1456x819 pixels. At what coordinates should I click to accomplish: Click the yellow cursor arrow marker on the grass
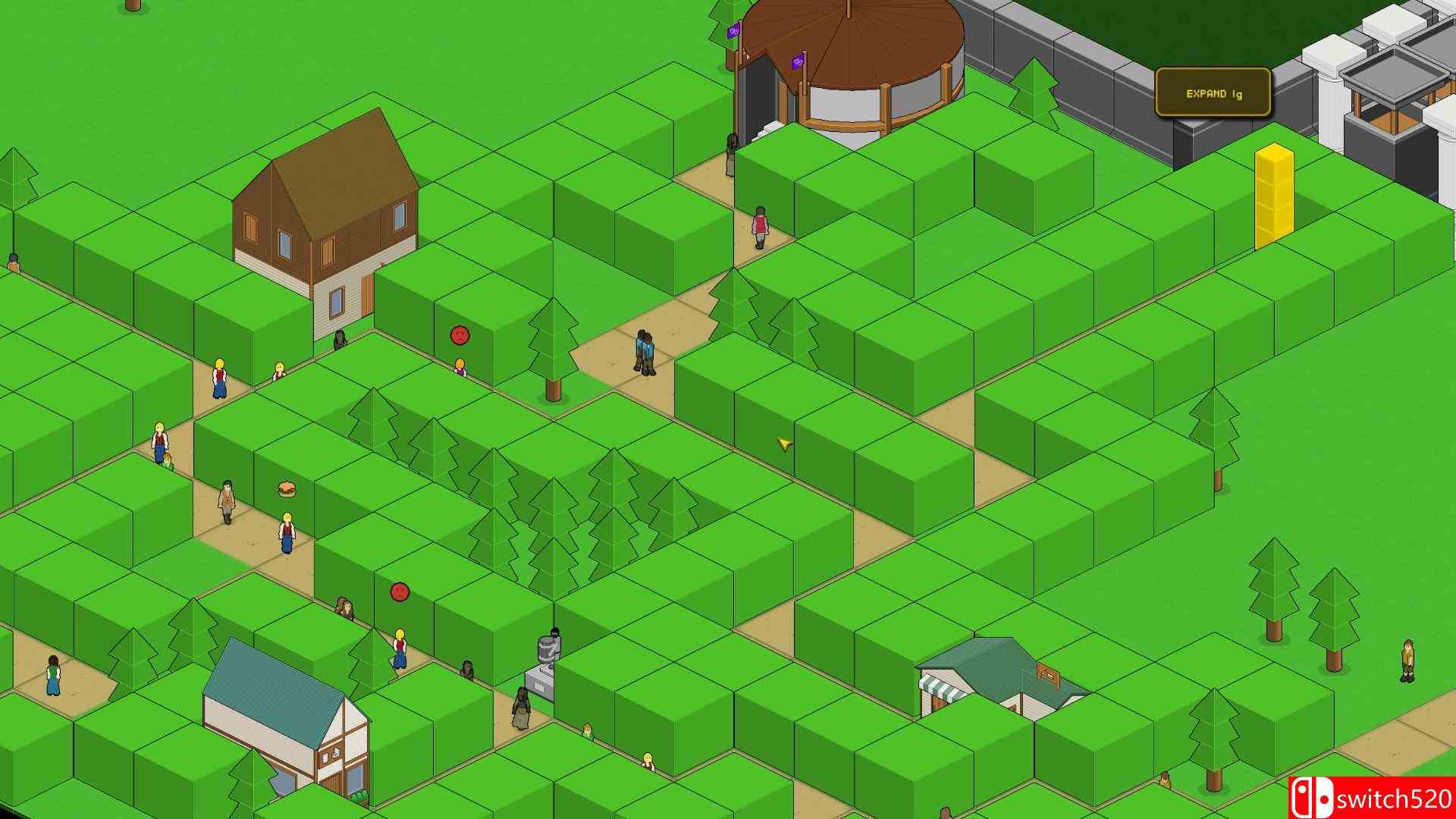coord(783,444)
